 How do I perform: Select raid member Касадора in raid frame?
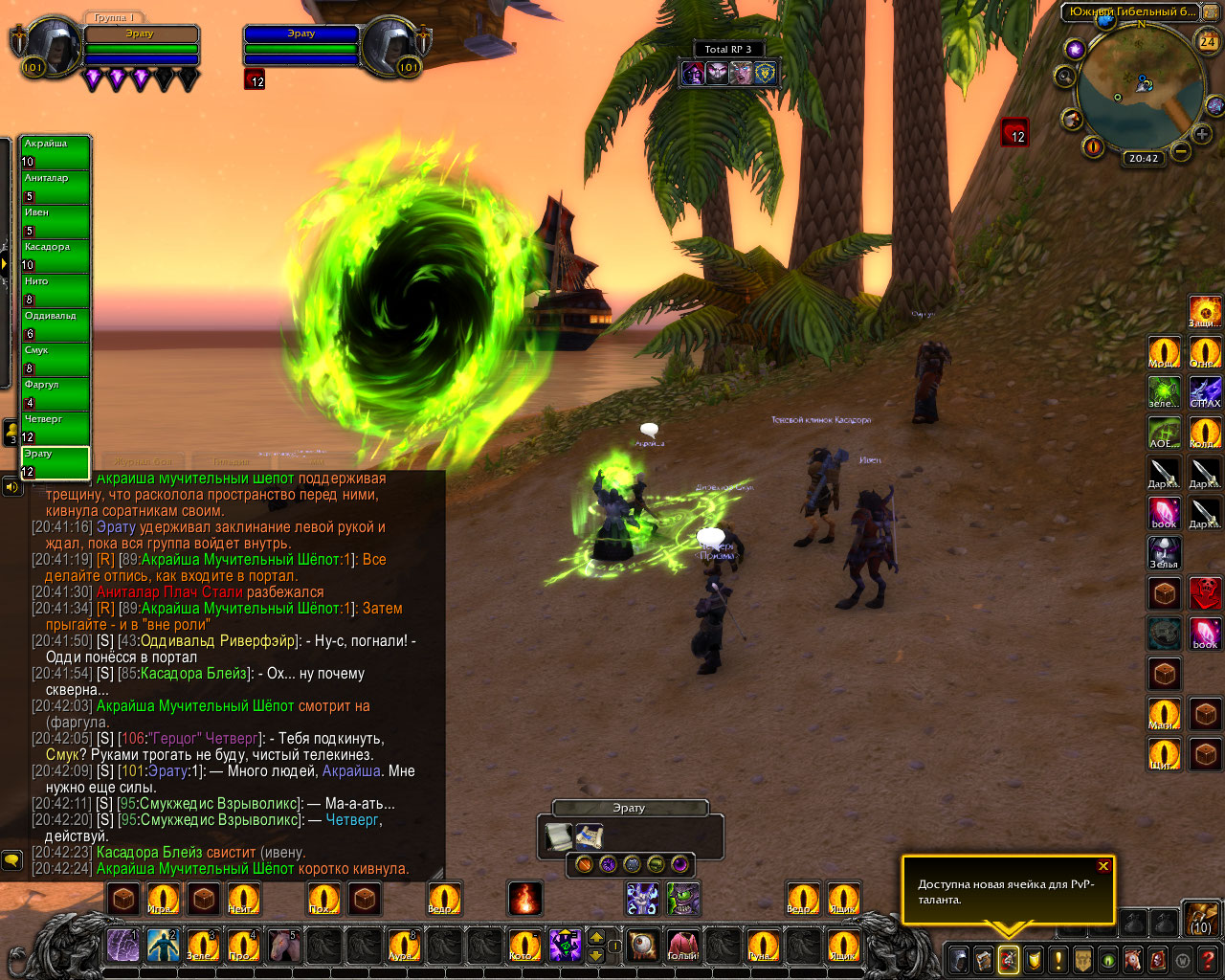point(56,256)
